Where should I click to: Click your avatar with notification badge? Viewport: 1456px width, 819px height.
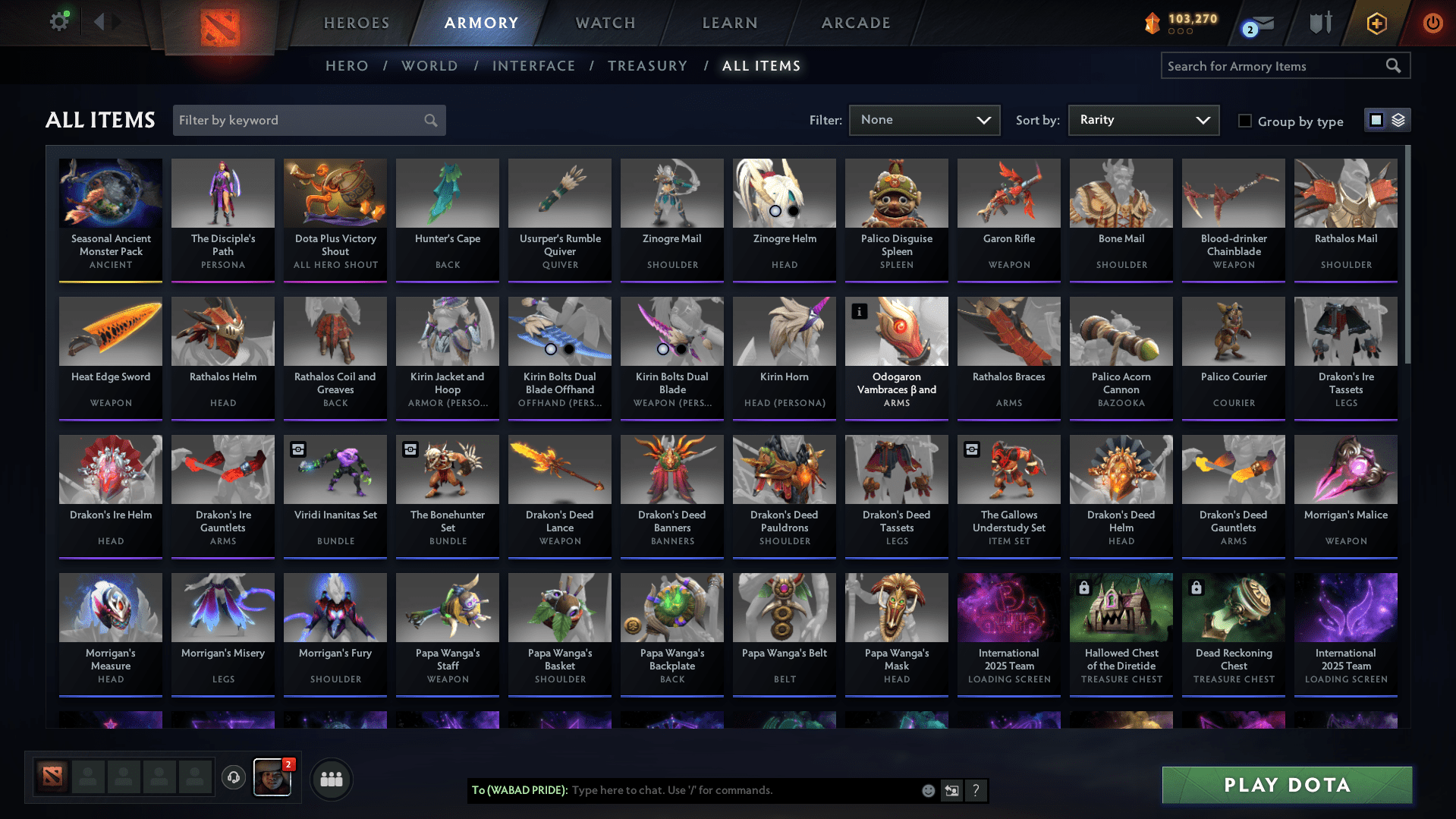click(x=272, y=779)
